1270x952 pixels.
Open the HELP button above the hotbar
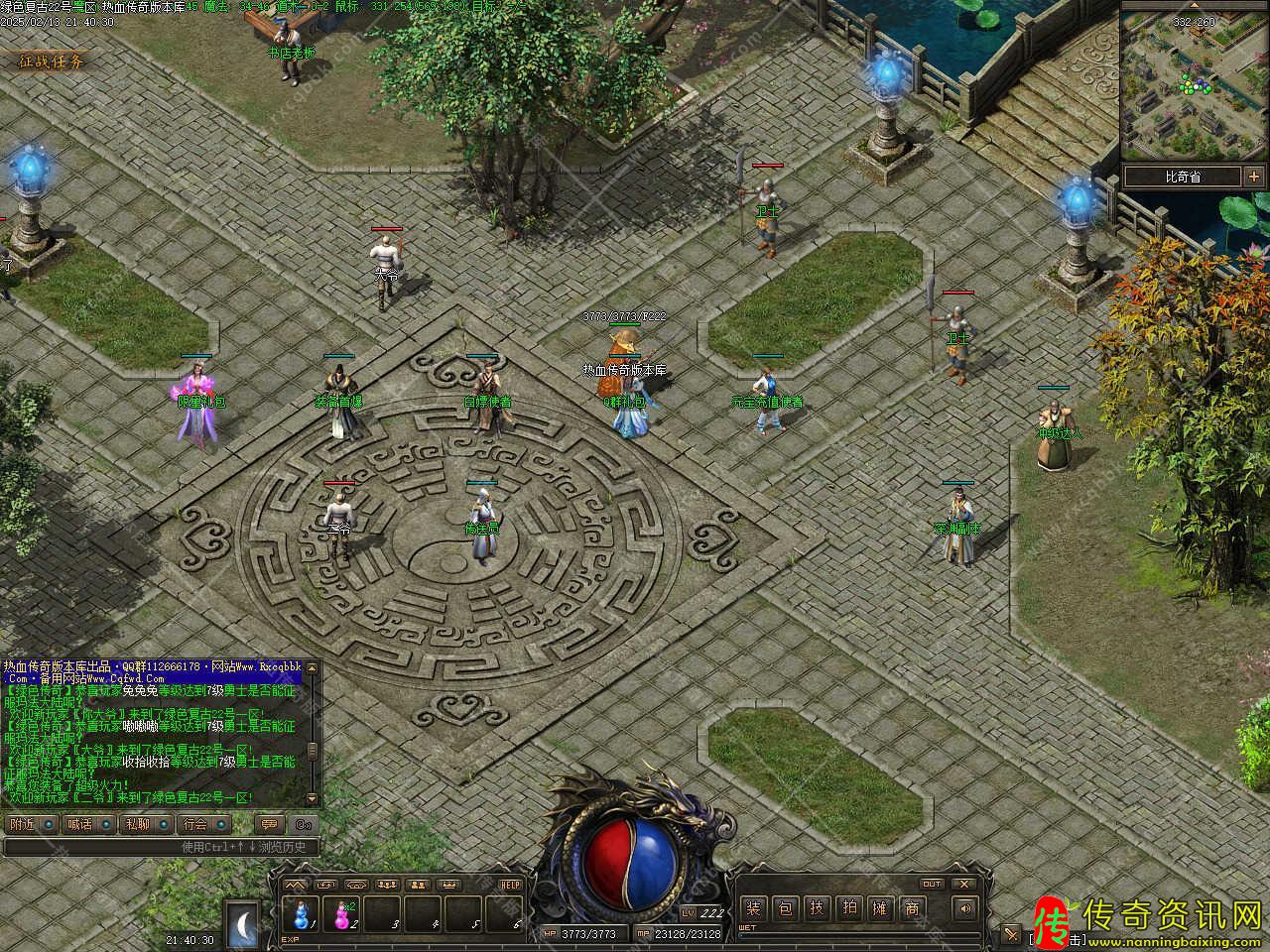pos(510,884)
